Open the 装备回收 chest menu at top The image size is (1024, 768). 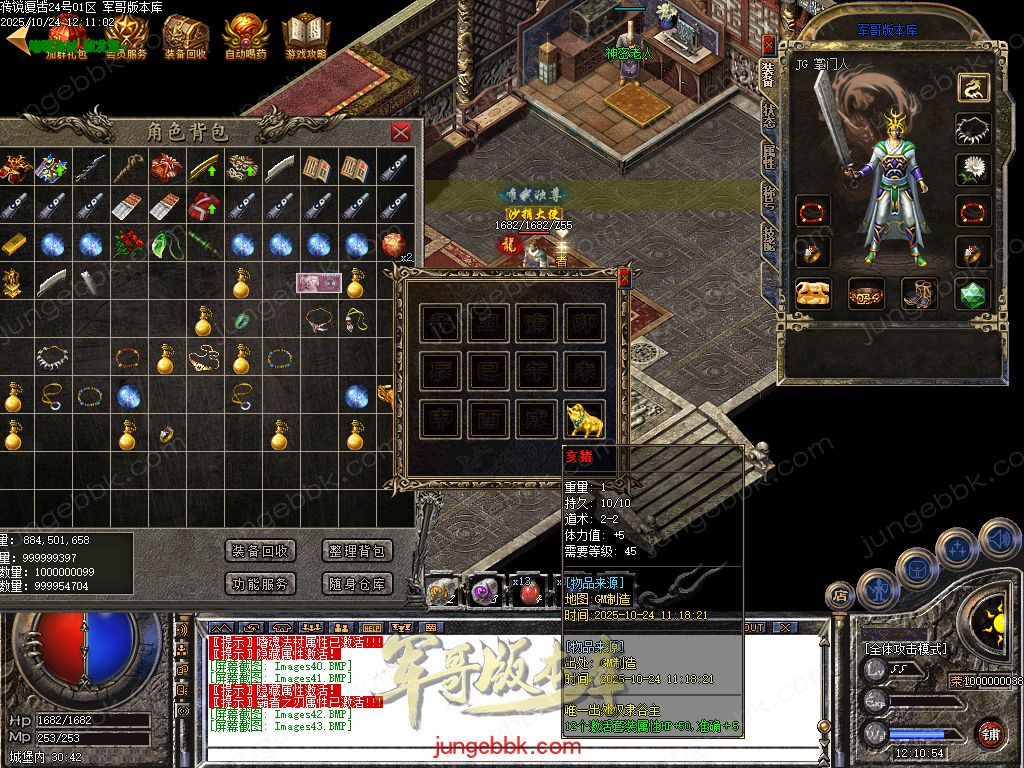(x=185, y=37)
